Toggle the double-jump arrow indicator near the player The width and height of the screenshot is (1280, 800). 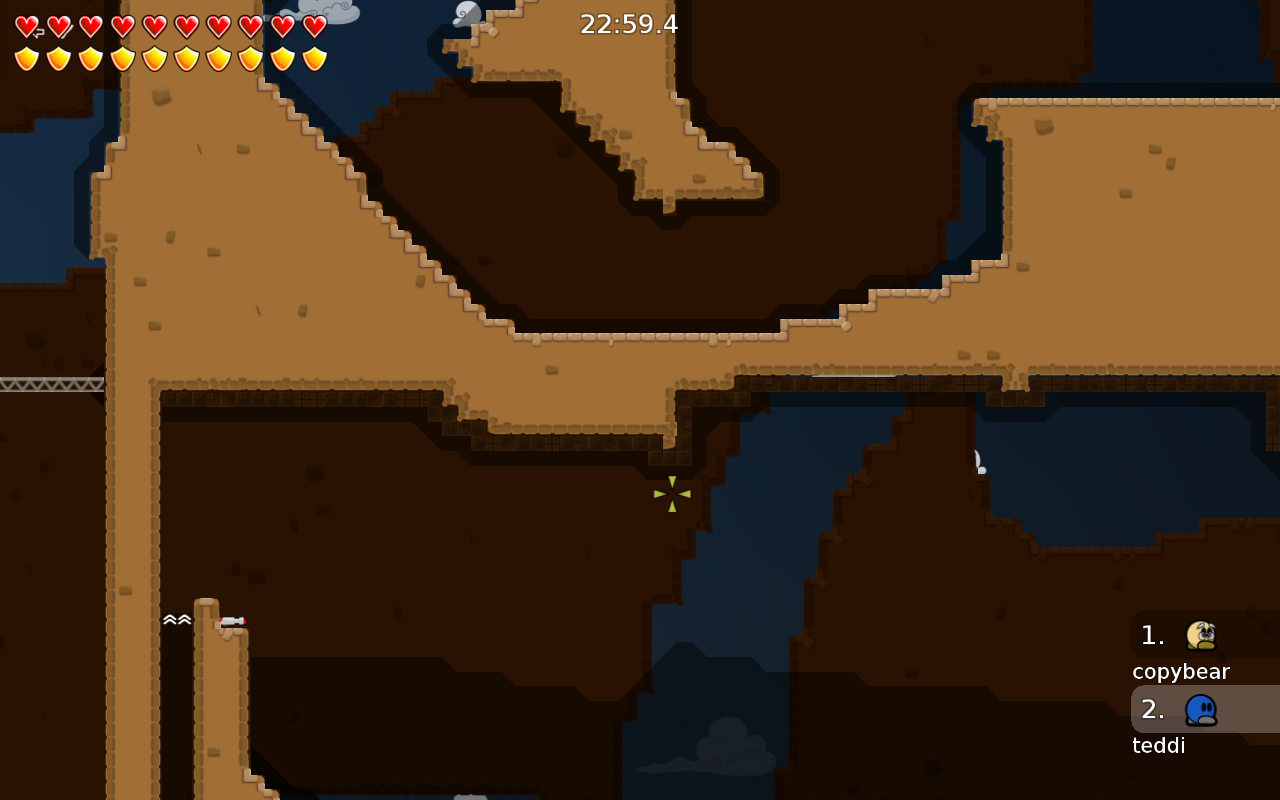point(177,620)
